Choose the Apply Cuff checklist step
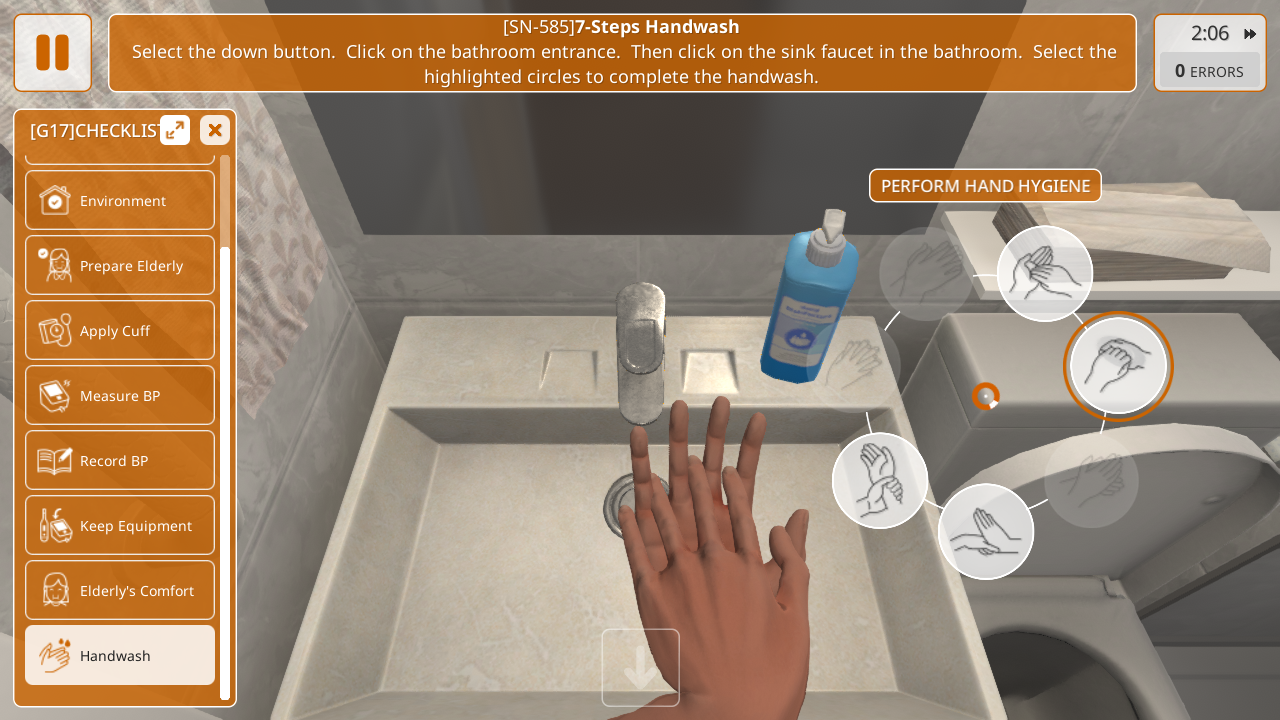Viewport: 1280px width, 720px height. pyautogui.click(x=120, y=330)
